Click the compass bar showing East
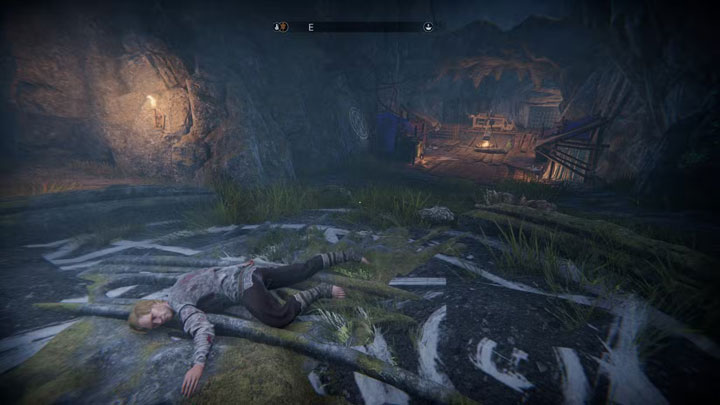Viewport: 720px width, 405px height. point(355,27)
